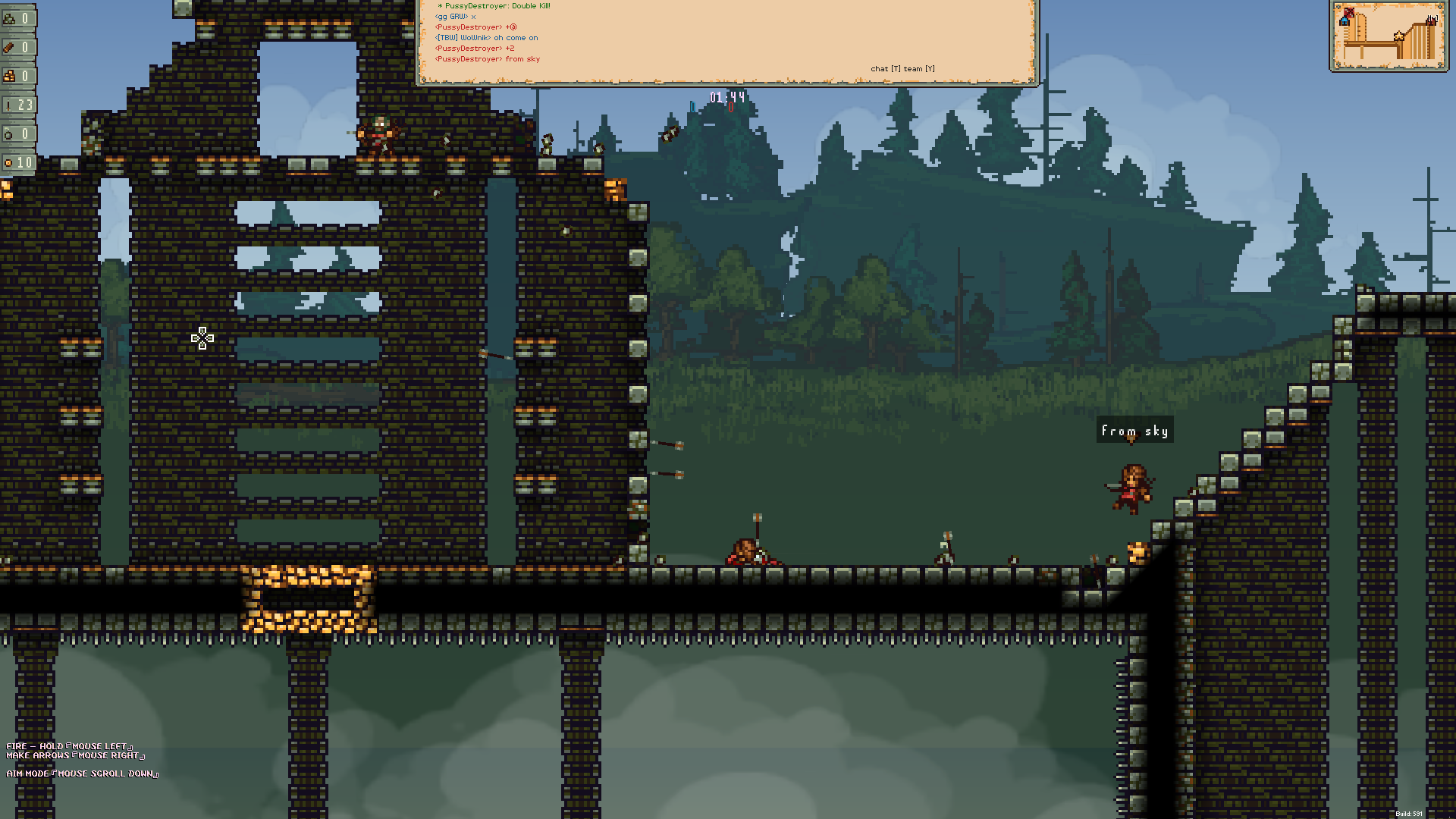
Task: Select the stone resource slot
Action: 17,18
